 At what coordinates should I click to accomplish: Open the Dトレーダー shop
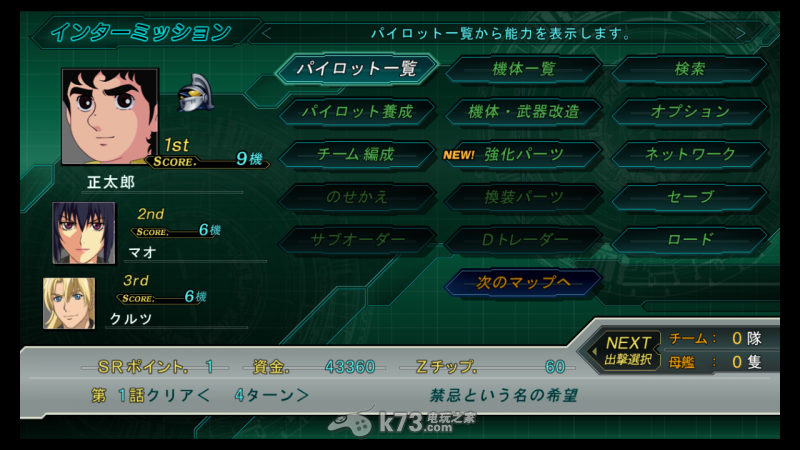(x=524, y=240)
